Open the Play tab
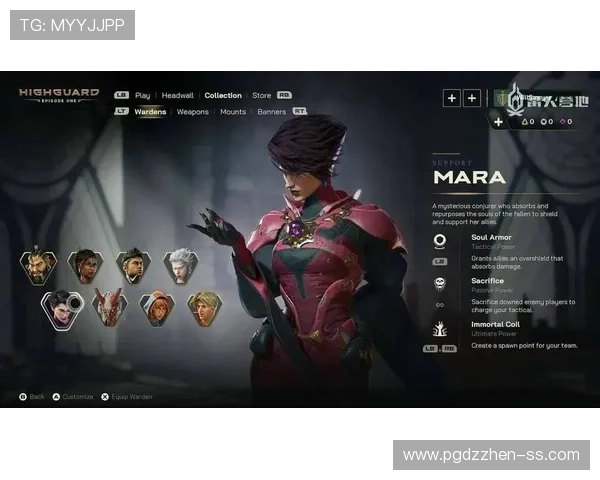 coord(143,96)
